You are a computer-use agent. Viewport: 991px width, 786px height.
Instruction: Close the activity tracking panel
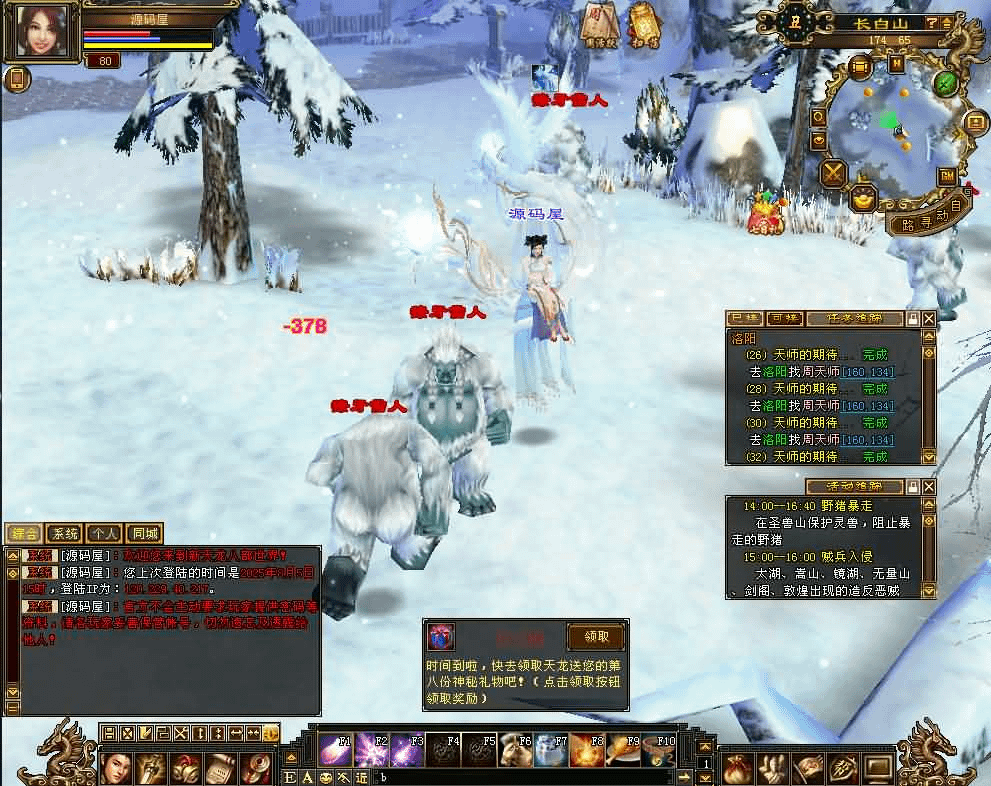click(x=929, y=486)
